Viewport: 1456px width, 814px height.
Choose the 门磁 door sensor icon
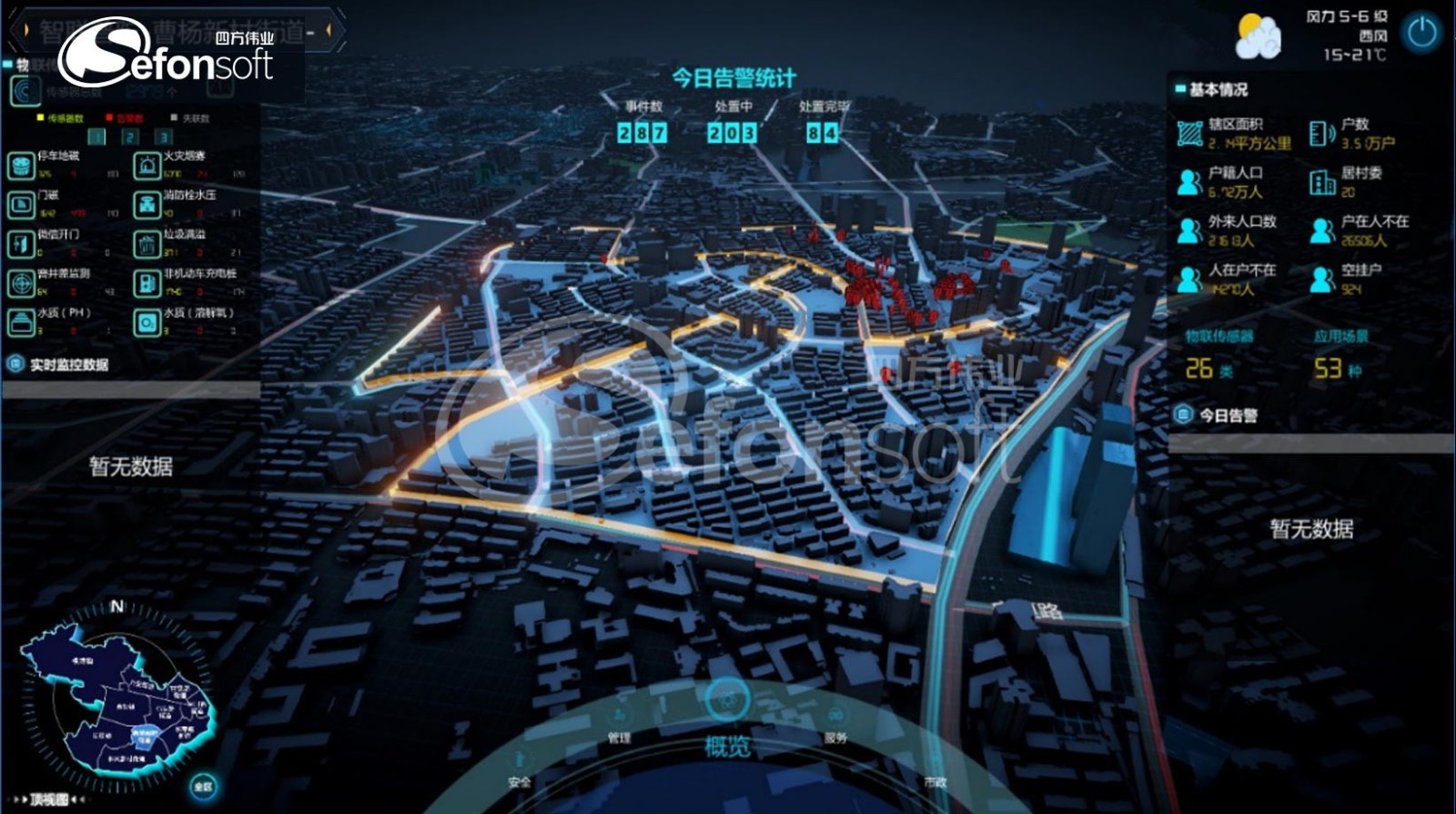[21, 205]
